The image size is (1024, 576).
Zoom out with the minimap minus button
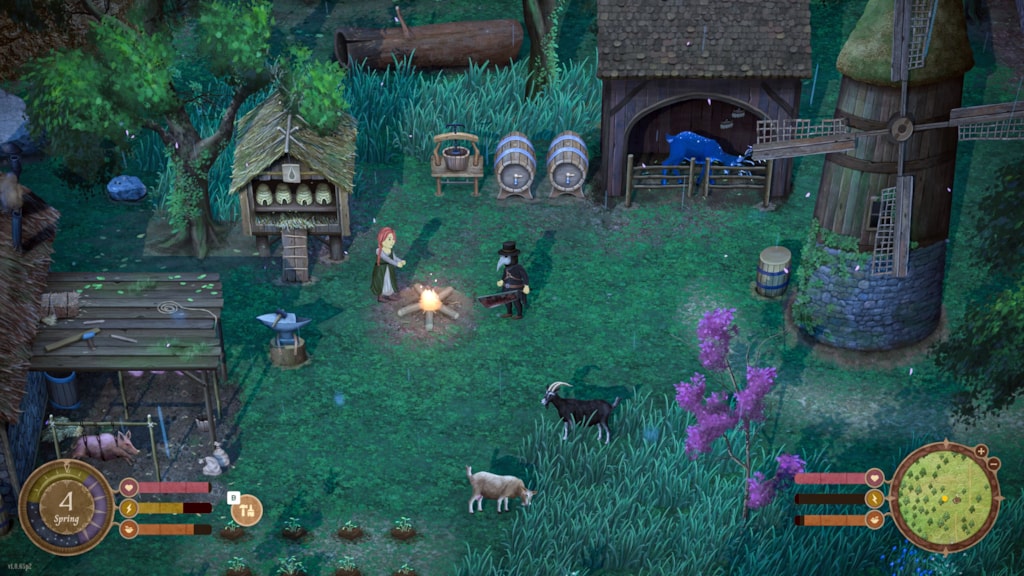tap(993, 465)
